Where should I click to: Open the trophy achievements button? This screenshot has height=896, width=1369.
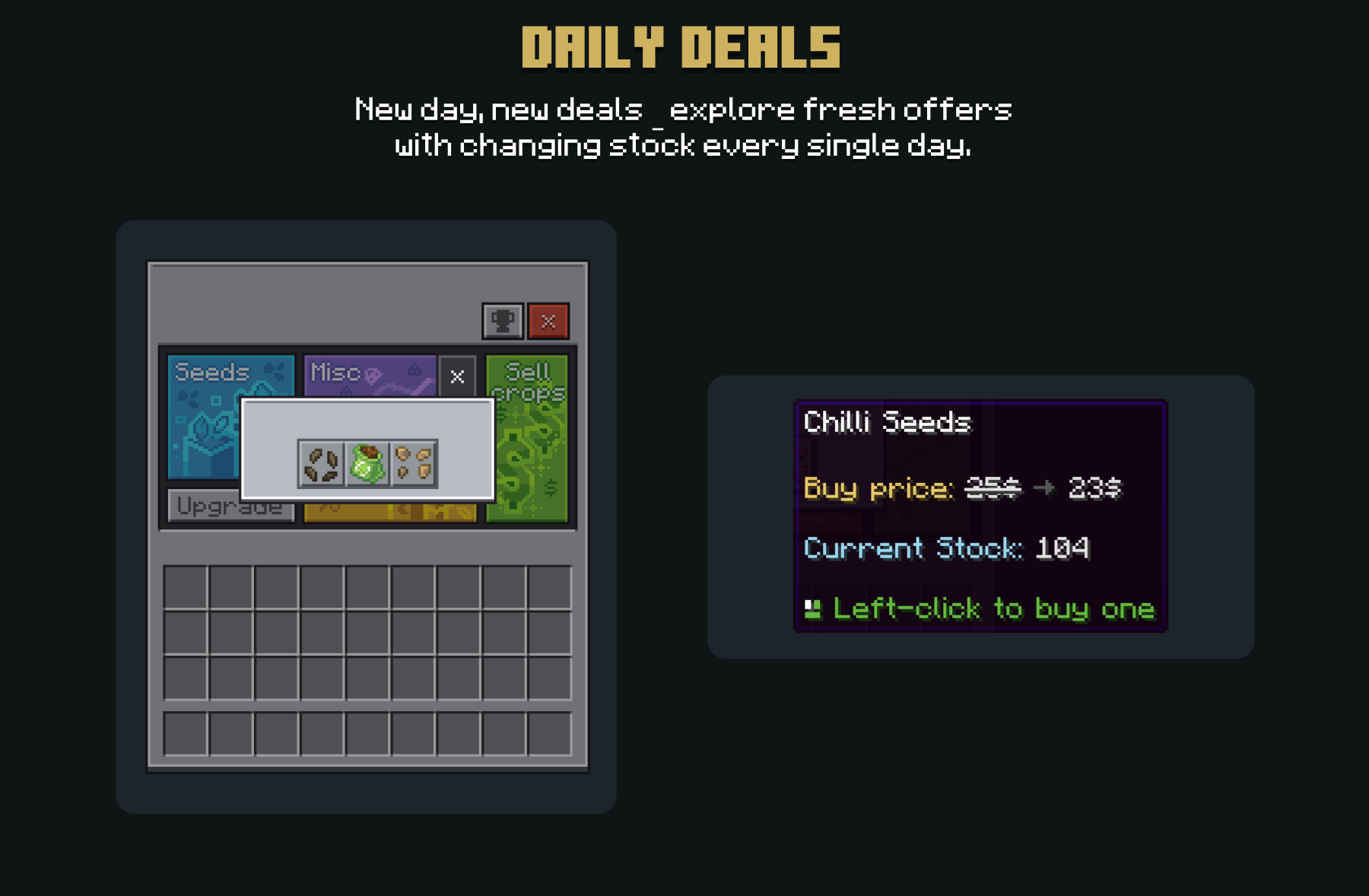pos(503,321)
